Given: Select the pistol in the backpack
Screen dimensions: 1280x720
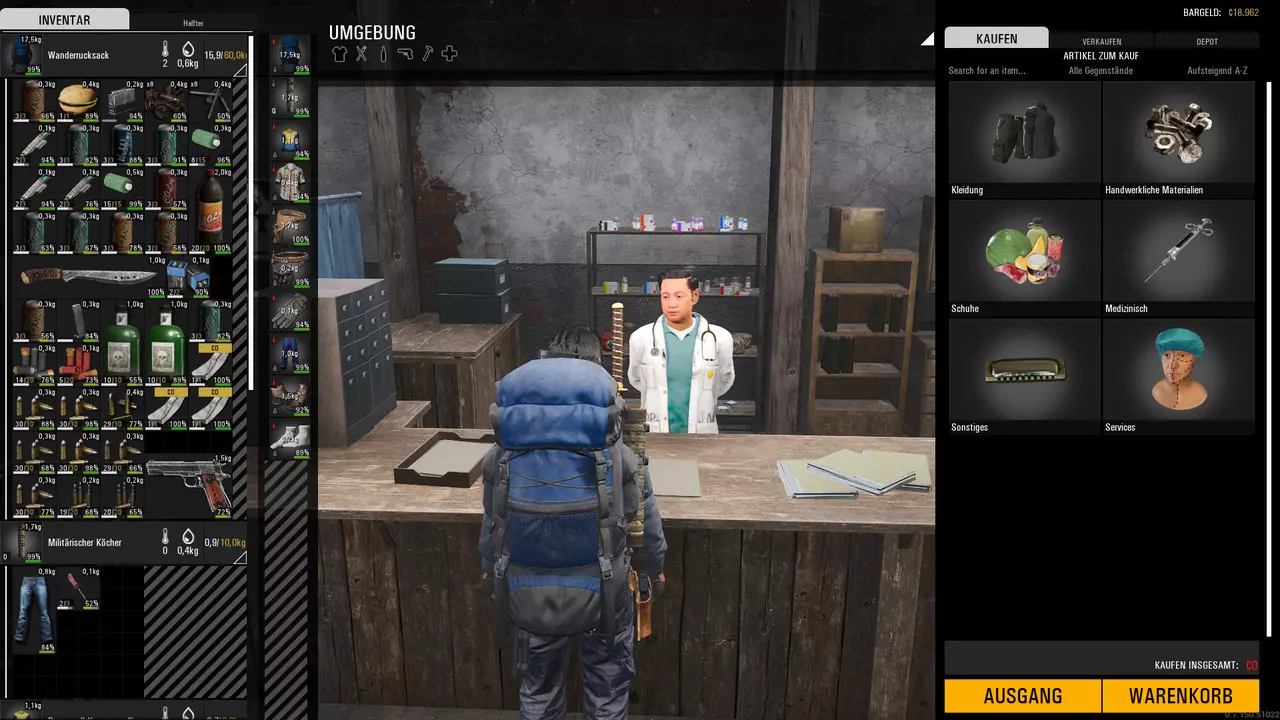Looking at the screenshot, I should click(189, 485).
